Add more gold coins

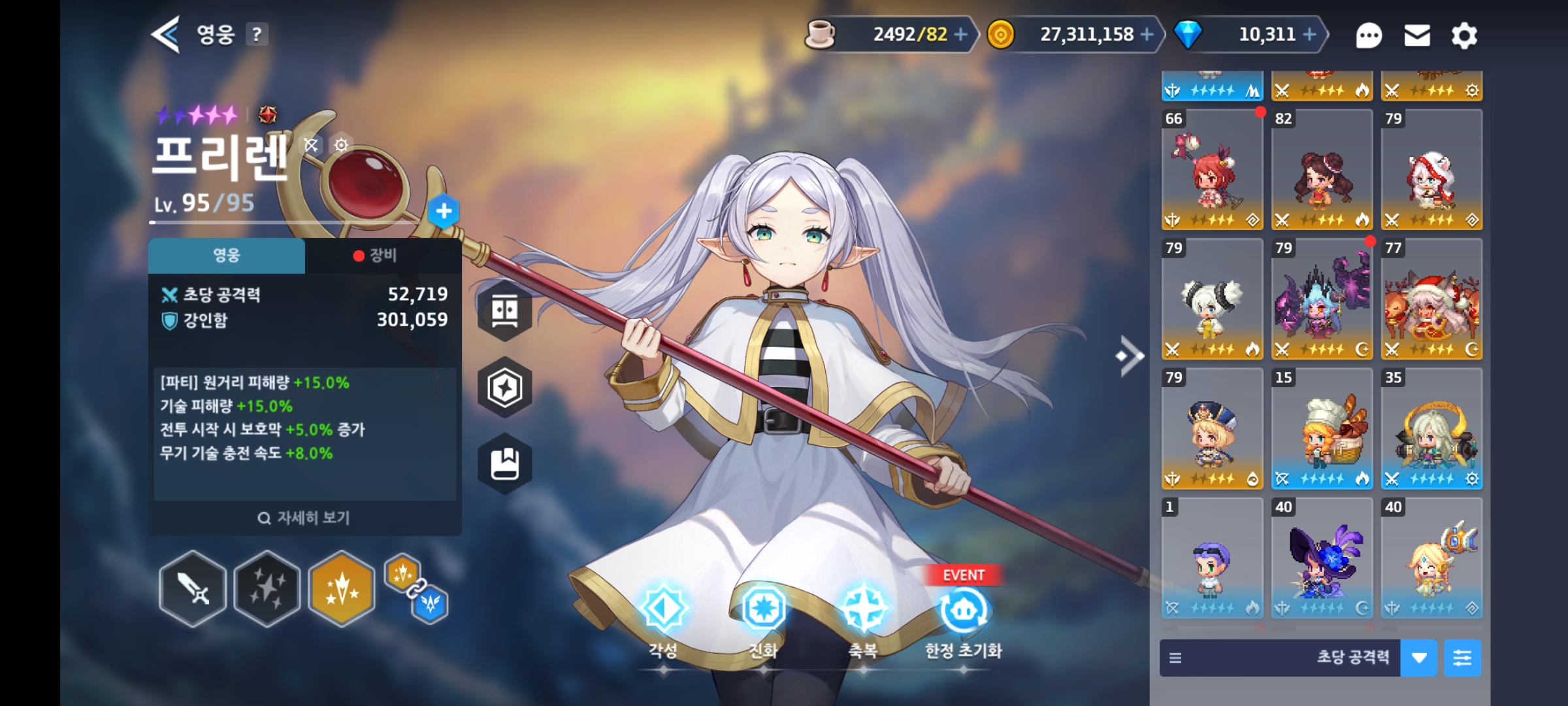click(1147, 35)
